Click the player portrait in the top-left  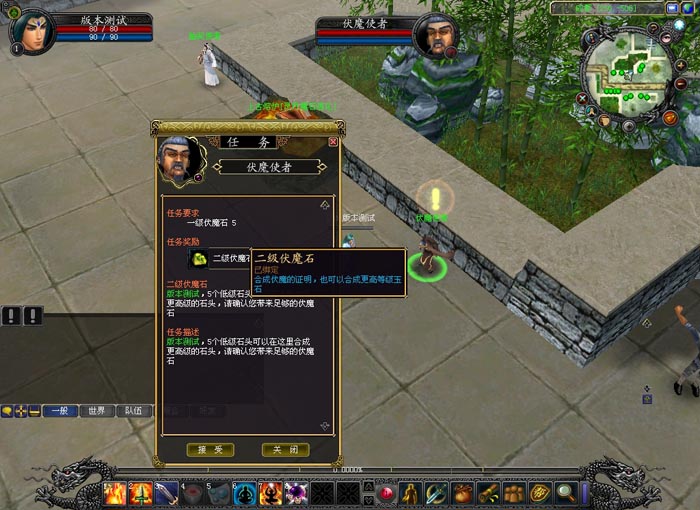tap(29, 31)
